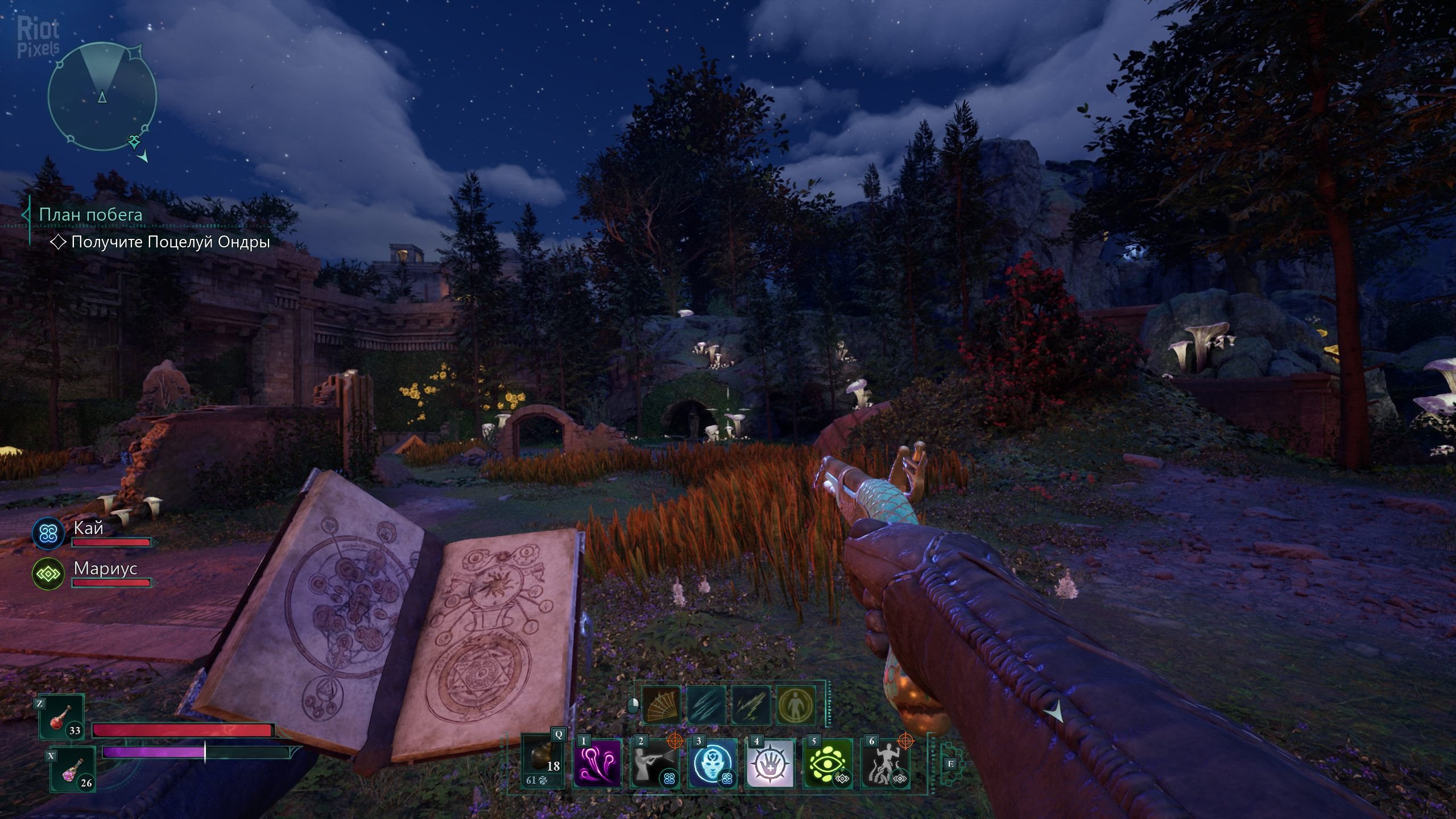
Task: Activate the white healing hand ability
Action: (770, 762)
